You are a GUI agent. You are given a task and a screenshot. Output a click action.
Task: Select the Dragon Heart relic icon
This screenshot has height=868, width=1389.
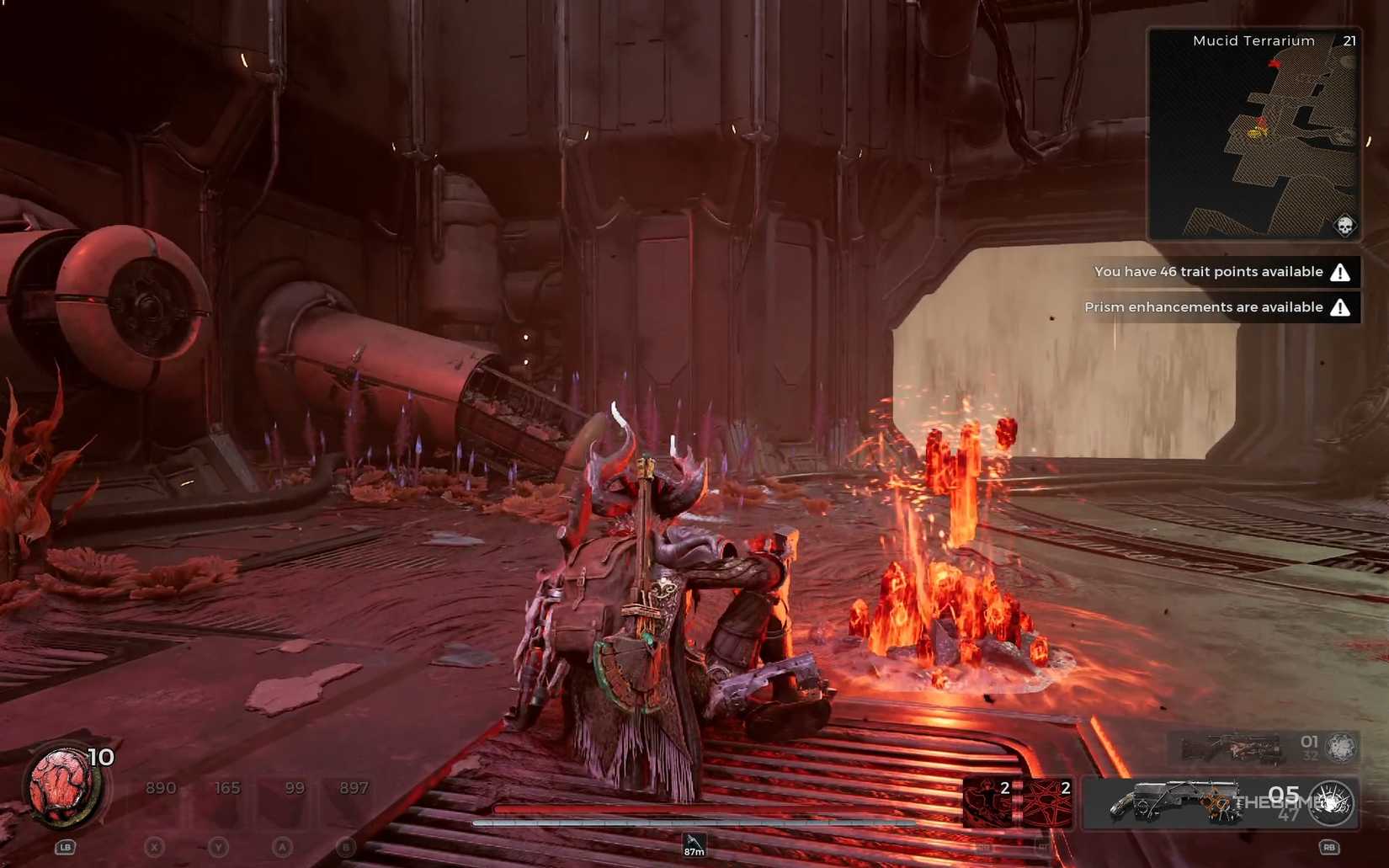(x=59, y=783)
